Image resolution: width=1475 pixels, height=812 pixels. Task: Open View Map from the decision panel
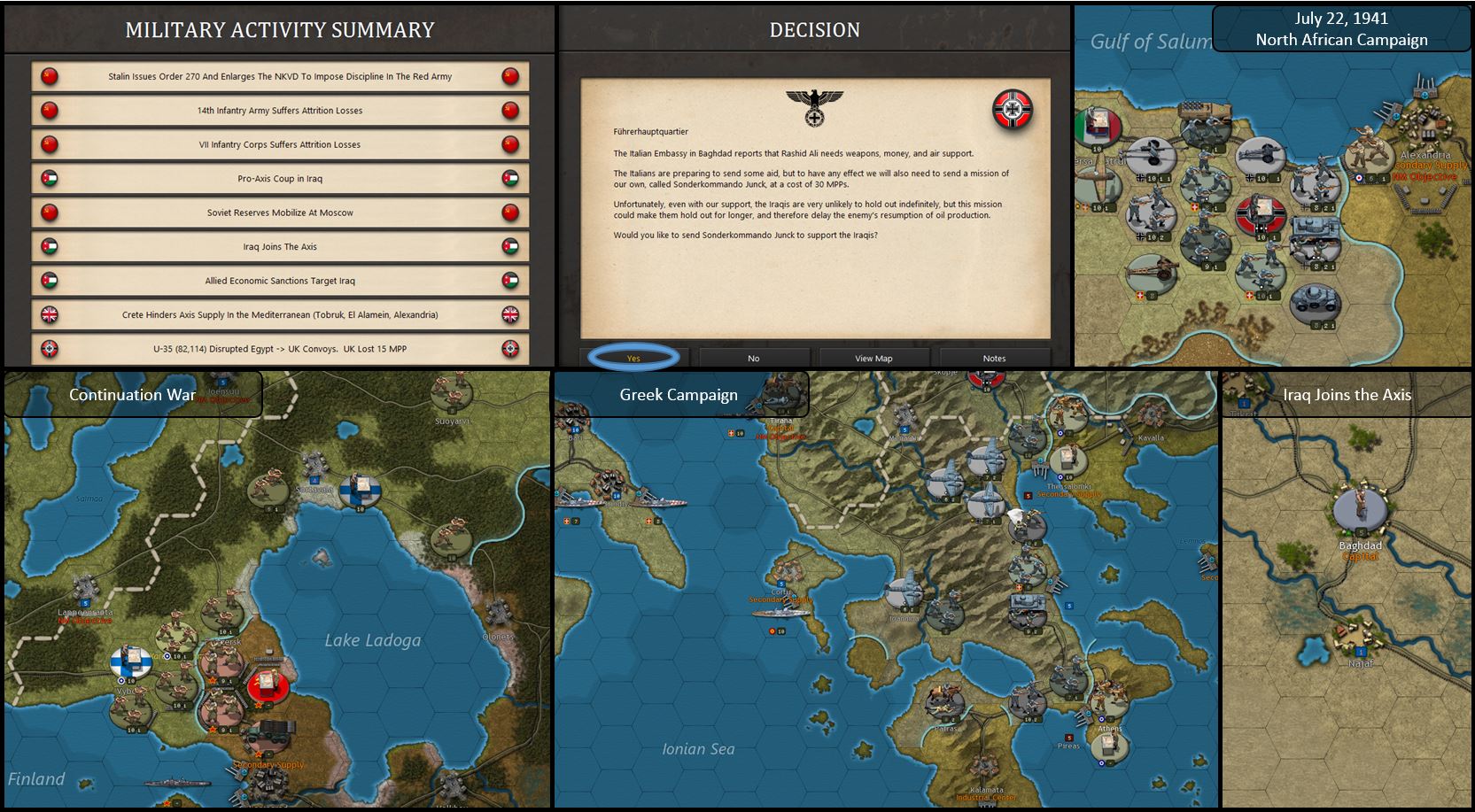click(873, 358)
